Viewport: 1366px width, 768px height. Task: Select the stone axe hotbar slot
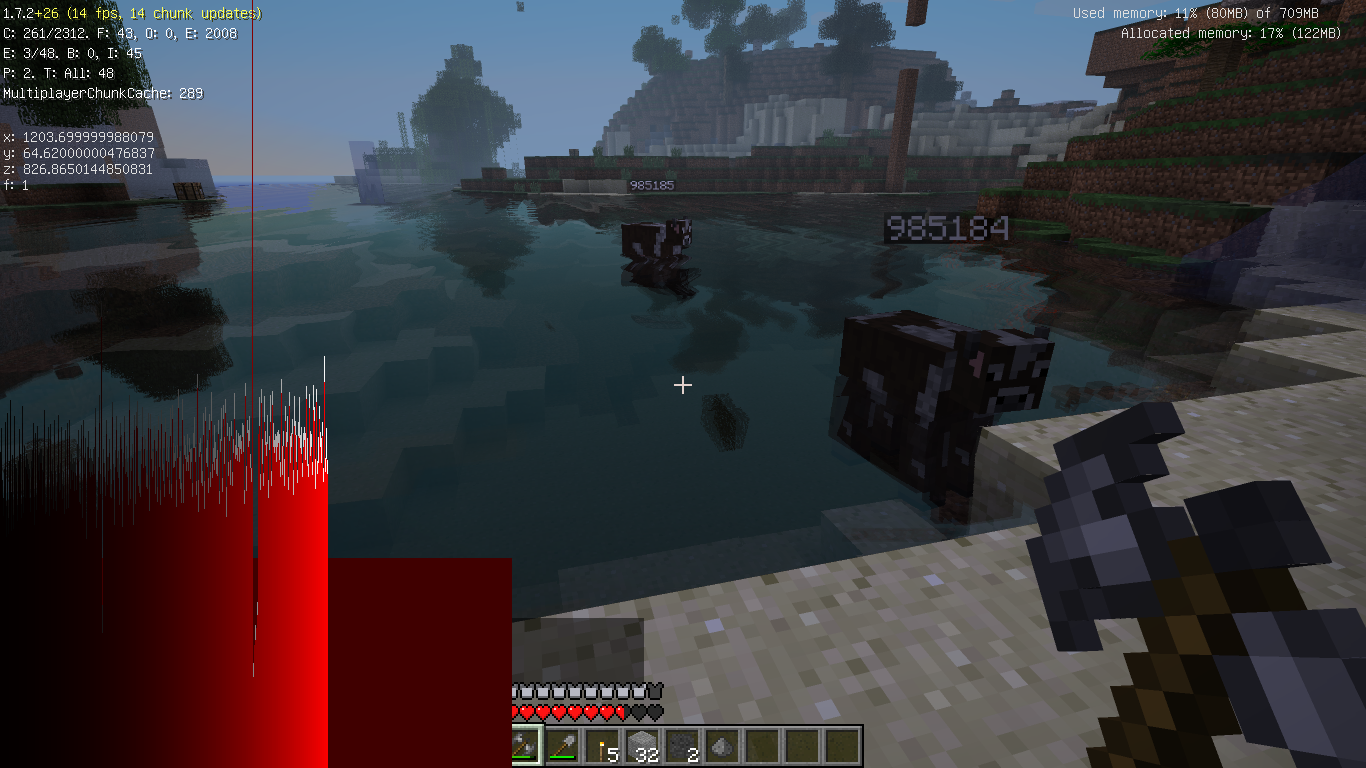523,745
